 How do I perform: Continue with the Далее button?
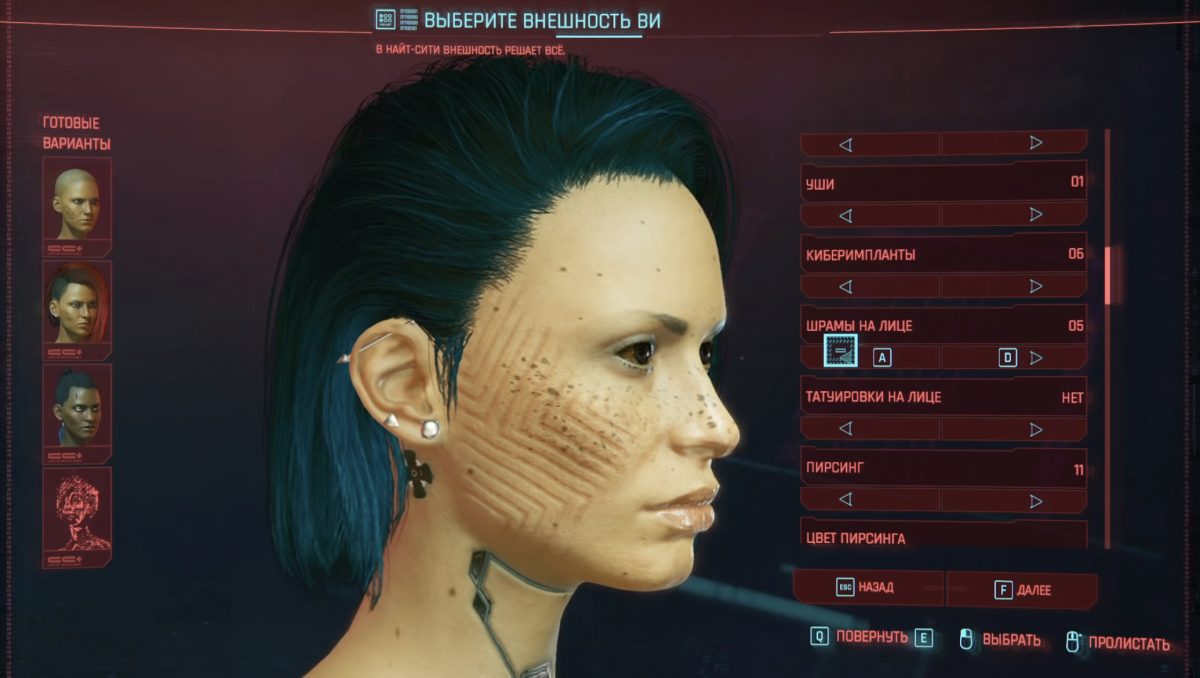pos(1022,590)
